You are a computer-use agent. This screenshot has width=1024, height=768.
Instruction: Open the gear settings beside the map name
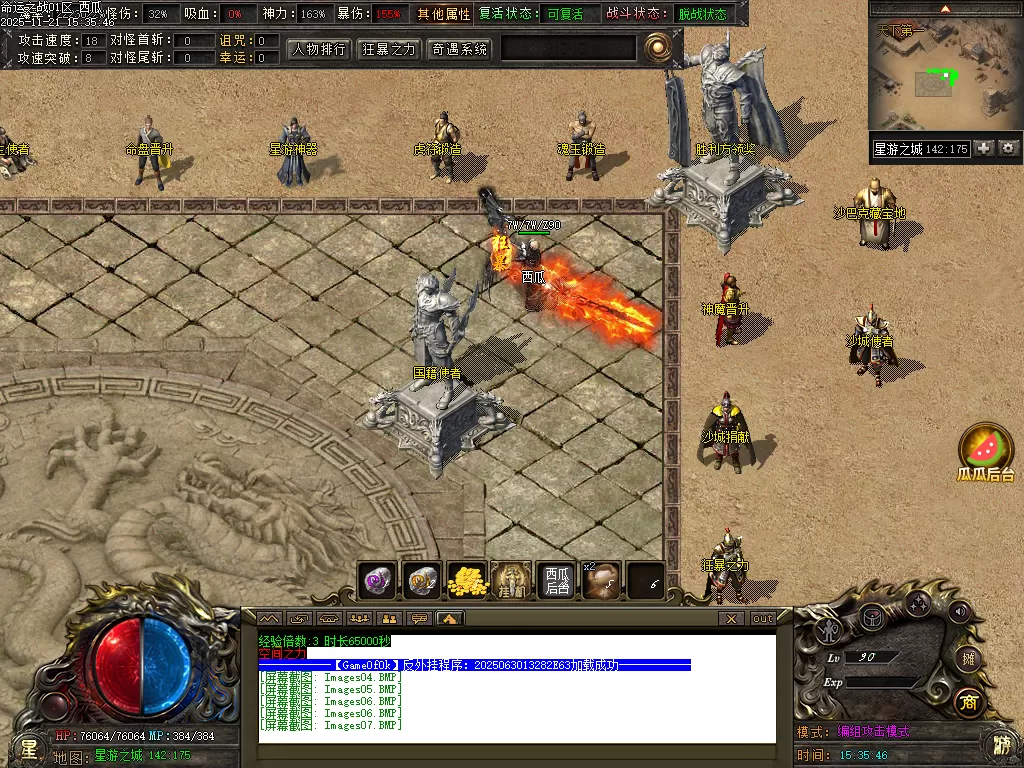pos(1008,148)
